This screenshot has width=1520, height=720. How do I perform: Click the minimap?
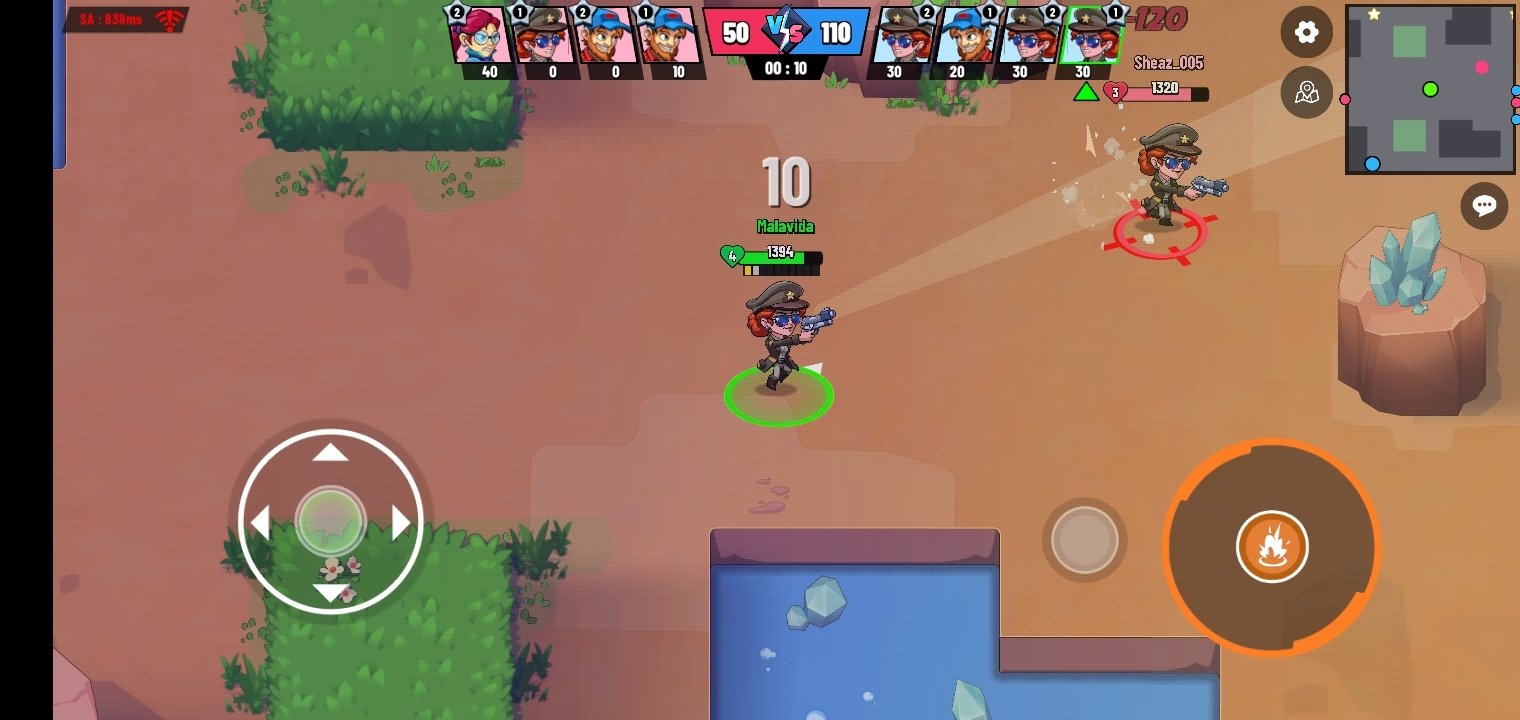tap(1429, 89)
